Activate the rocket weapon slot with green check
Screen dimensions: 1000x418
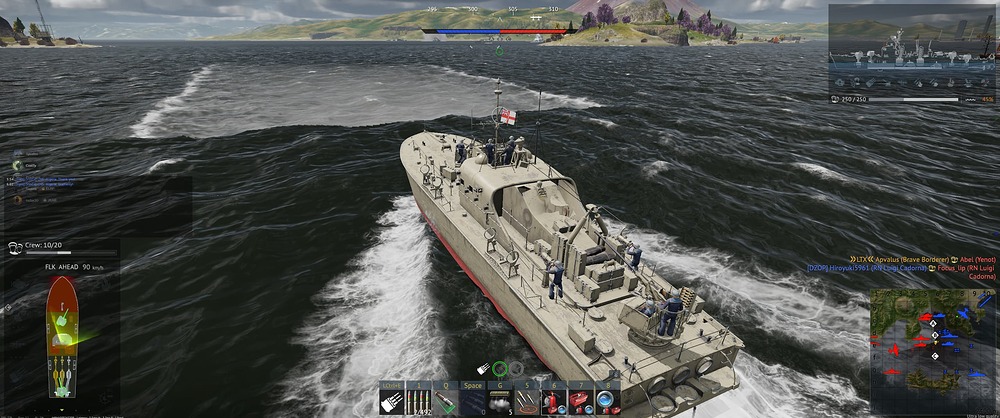pyautogui.click(x=445, y=400)
